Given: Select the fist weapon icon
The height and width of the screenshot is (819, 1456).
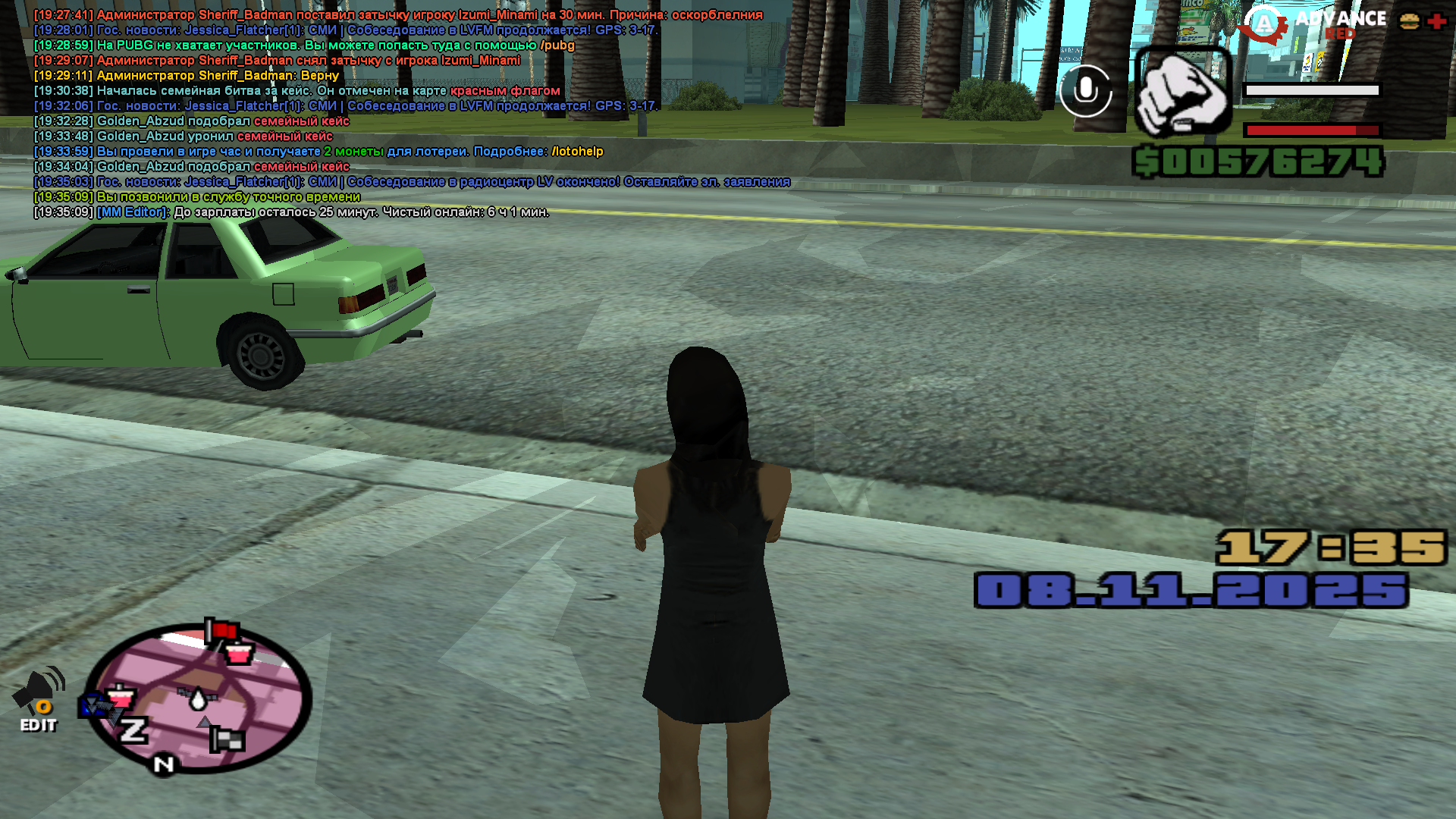Looking at the screenshot, I should click(1182, 93).
